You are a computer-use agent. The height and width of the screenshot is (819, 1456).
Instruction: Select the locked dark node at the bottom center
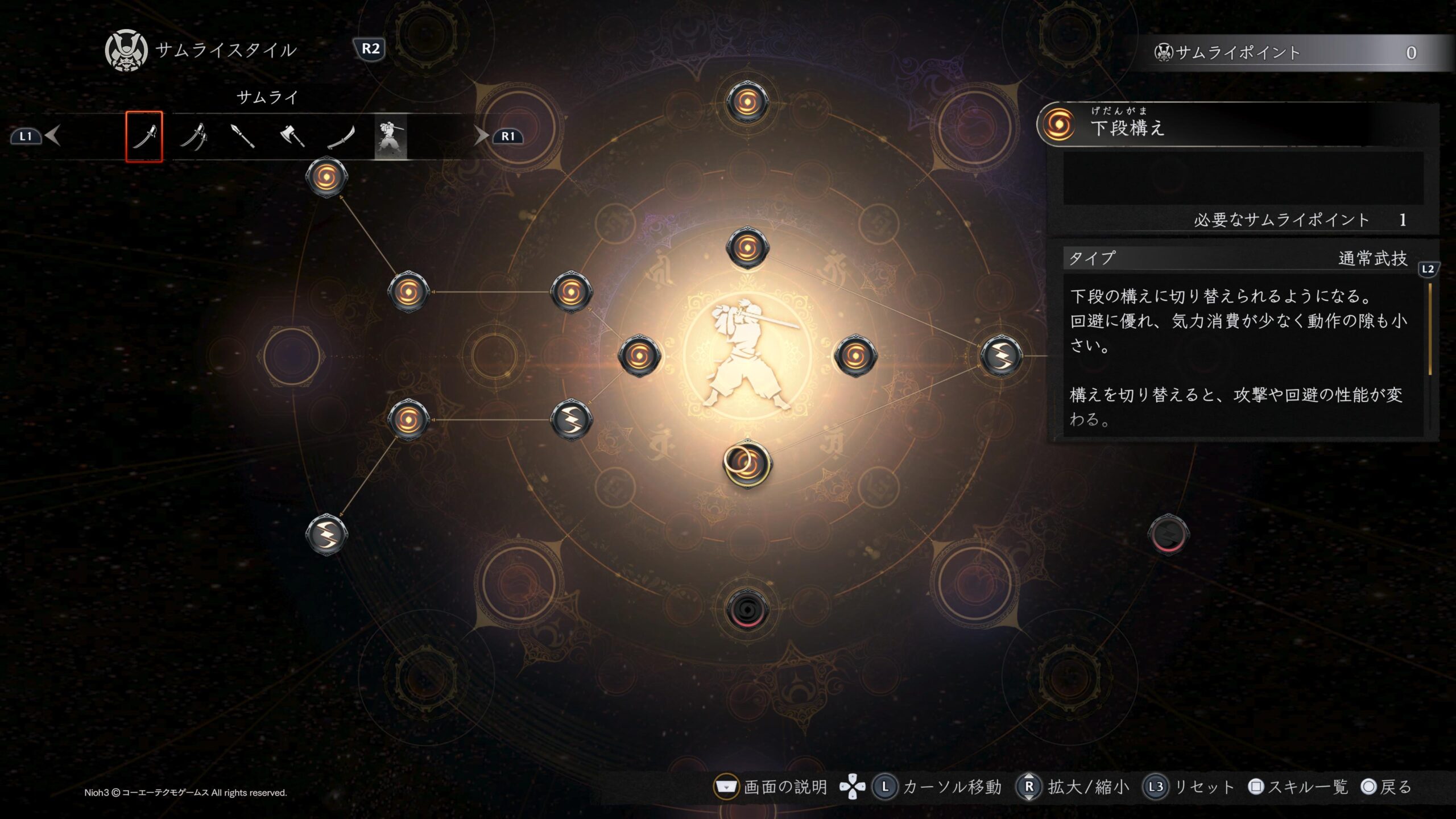point(747,610)
